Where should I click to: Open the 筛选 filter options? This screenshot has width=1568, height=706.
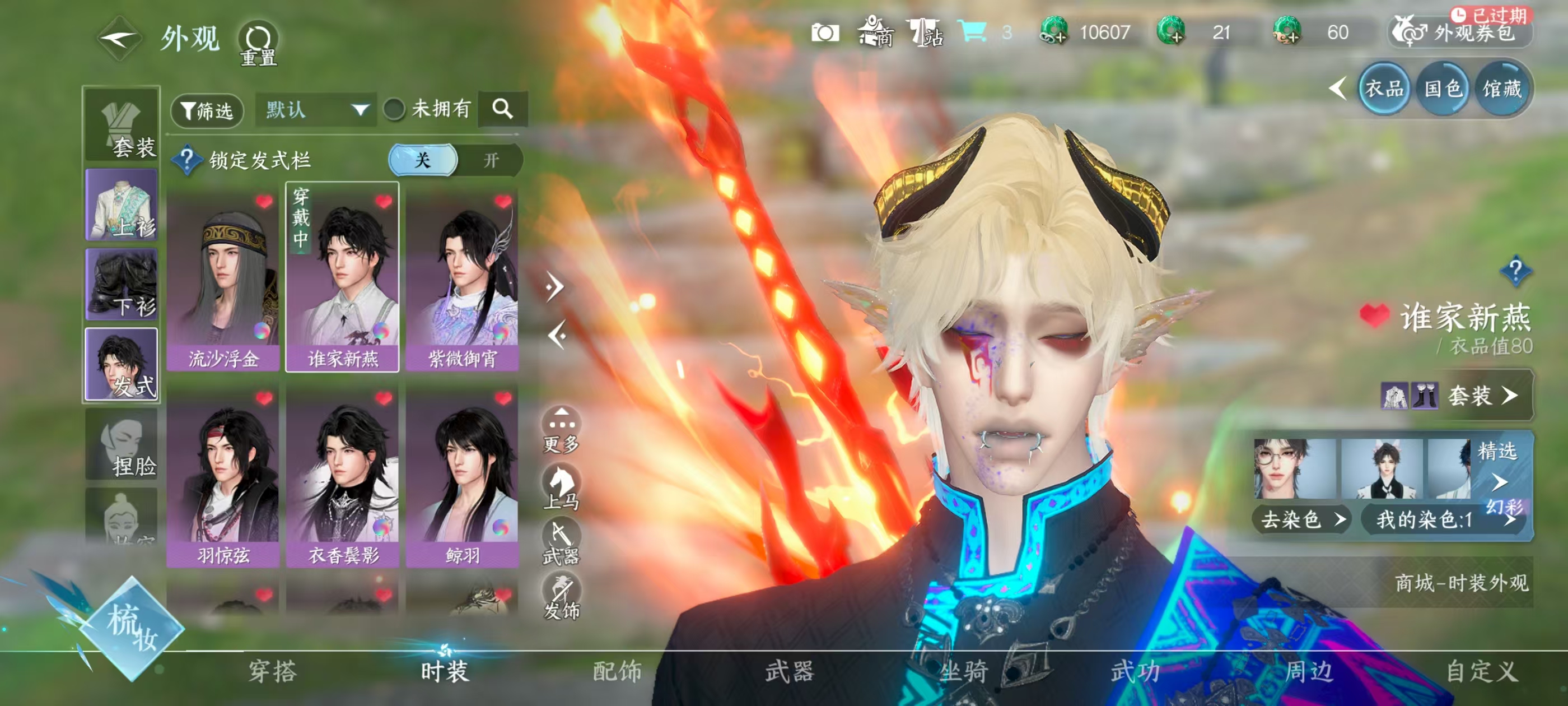coord(207,110)
